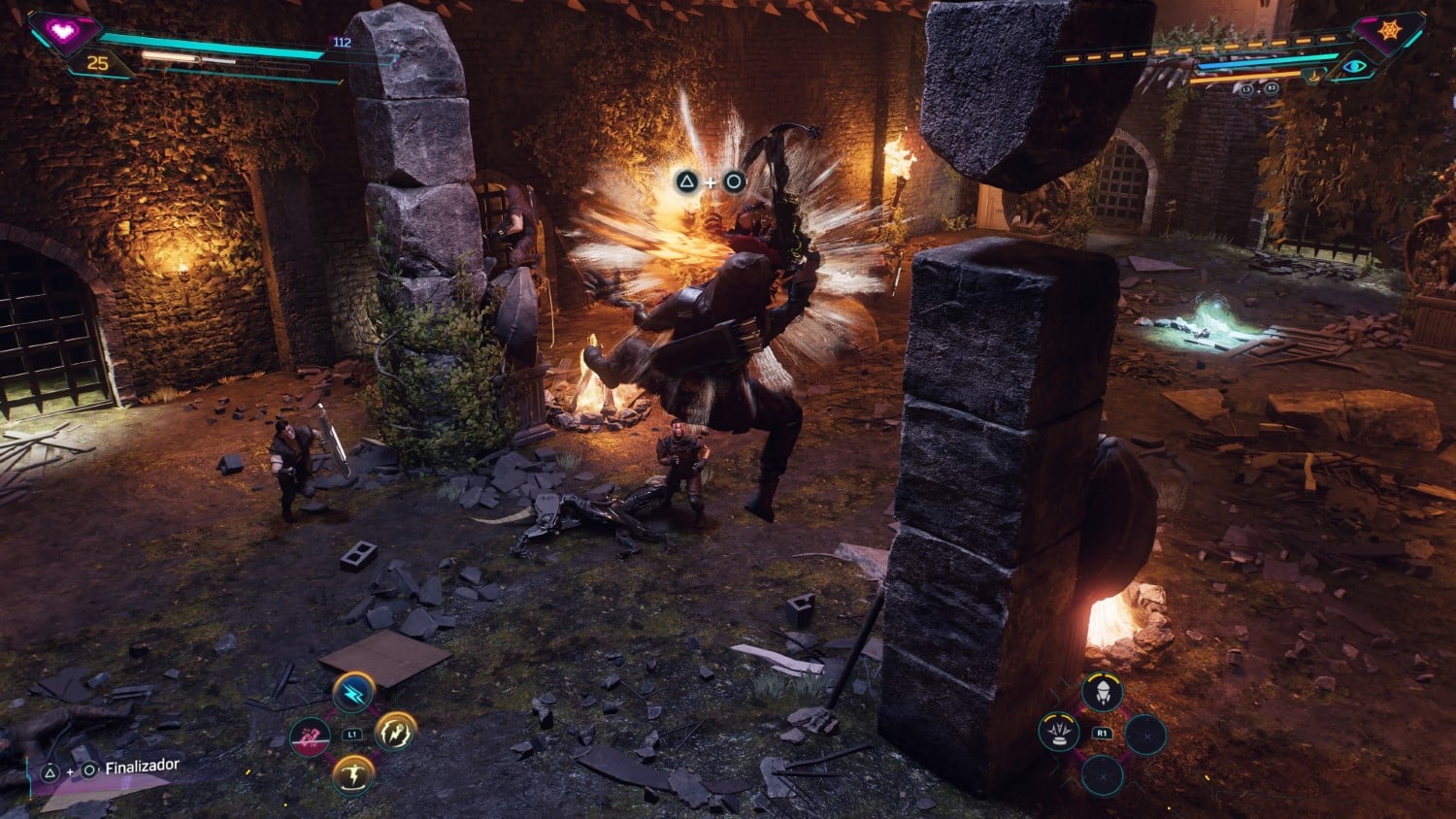Trigger the lightning figure ability icon
Image resolution: width=1456 pixels, height=819 pixels.
coord(352,775)
